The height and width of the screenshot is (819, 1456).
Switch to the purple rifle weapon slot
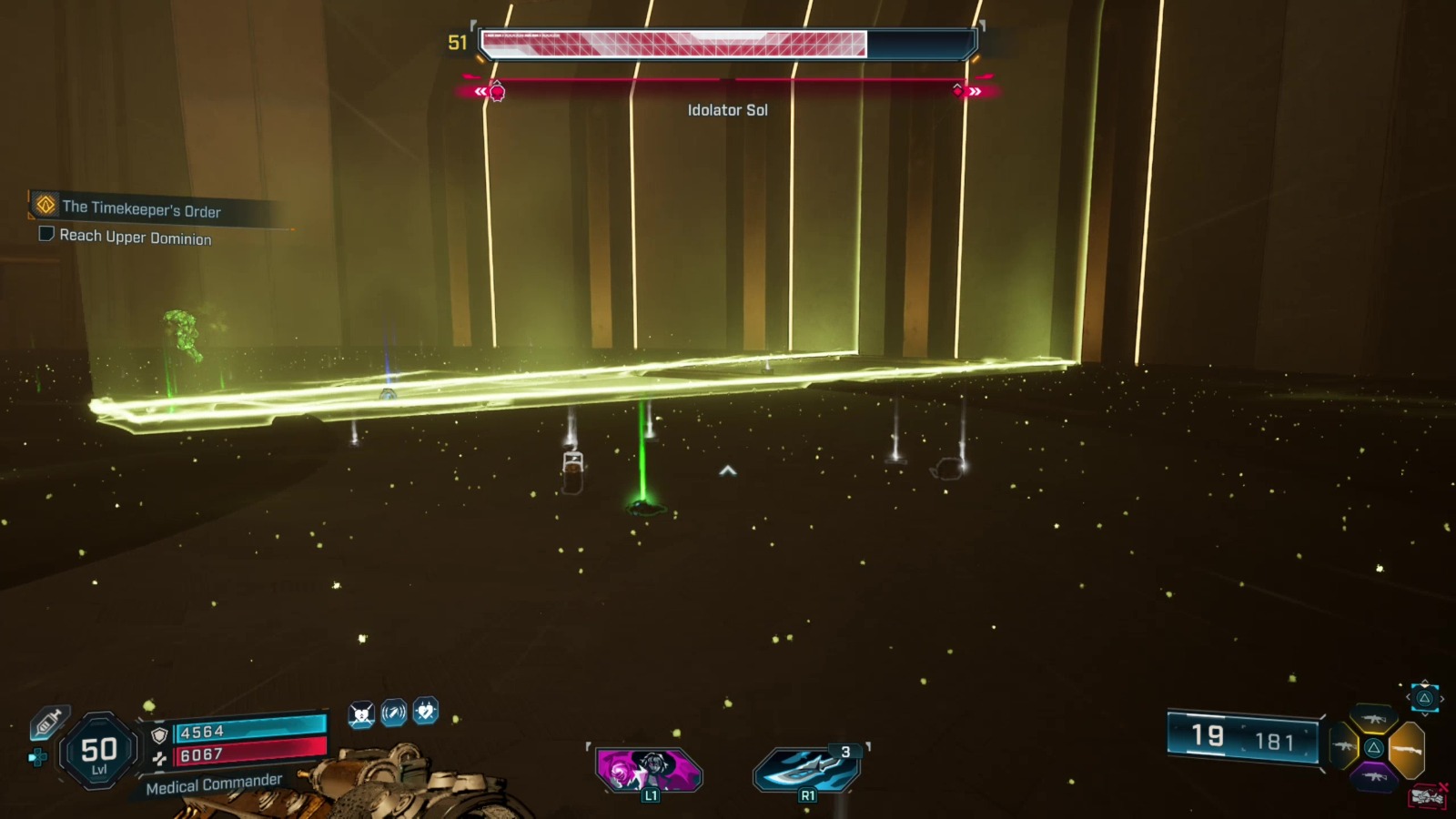(1374, 776)
